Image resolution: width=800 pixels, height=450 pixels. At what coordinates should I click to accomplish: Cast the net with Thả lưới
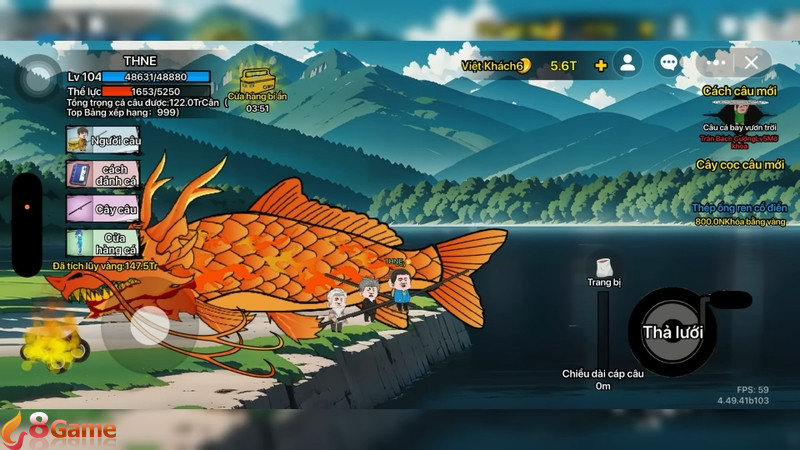pos(672,332)
